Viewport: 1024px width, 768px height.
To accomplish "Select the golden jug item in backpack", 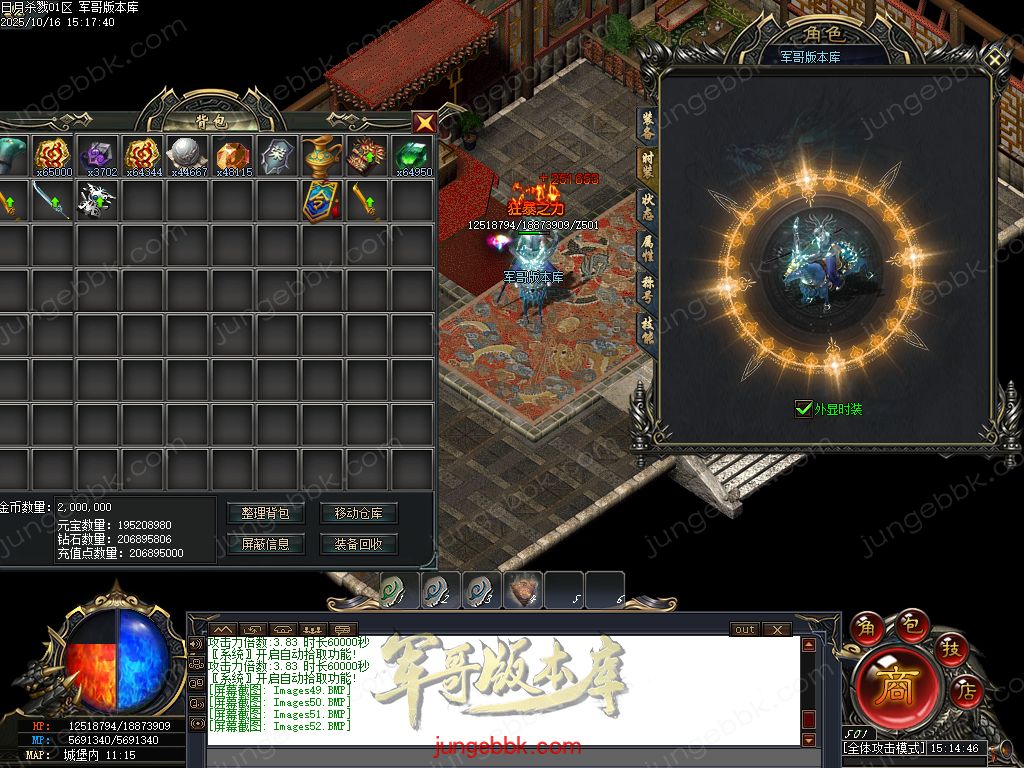I will point(322,156).
